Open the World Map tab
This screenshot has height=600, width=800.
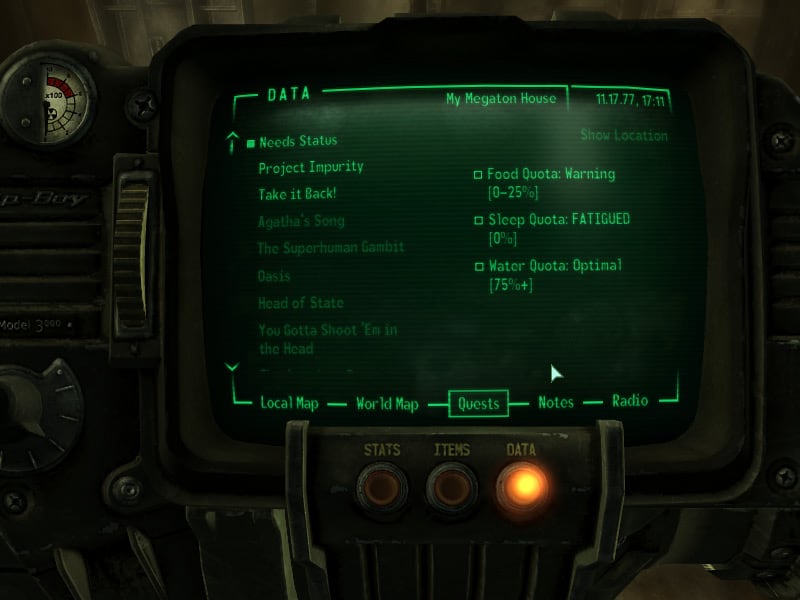[386, 403]
